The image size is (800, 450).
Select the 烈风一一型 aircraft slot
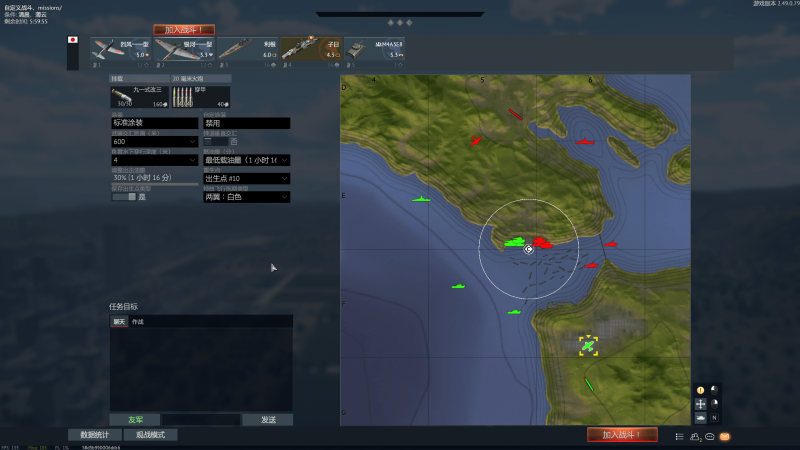pyautogui.click(x=121, y=49)
